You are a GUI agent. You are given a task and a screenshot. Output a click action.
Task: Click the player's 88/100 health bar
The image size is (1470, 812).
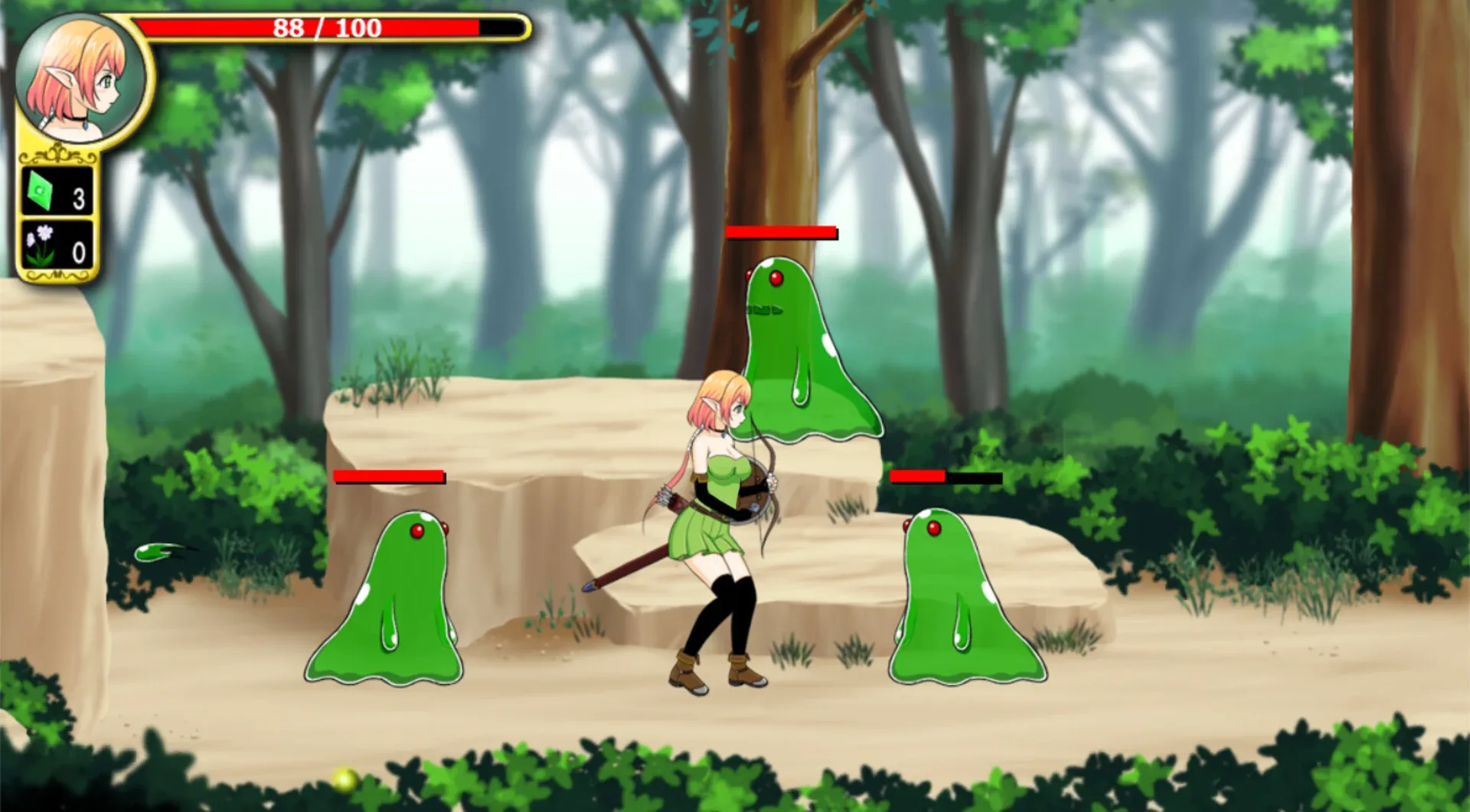pos(322,28)
